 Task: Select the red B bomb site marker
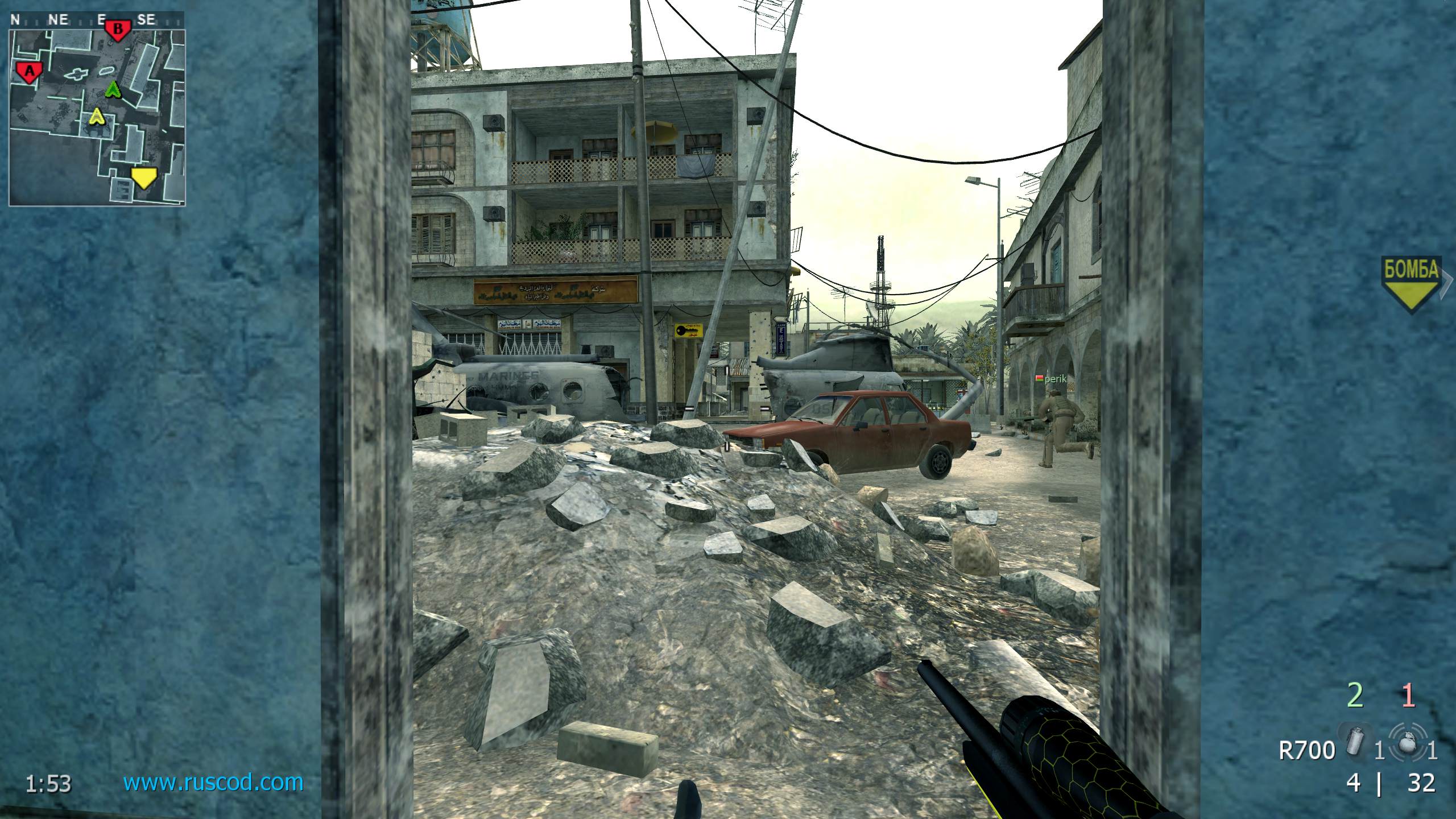(118, 29)
